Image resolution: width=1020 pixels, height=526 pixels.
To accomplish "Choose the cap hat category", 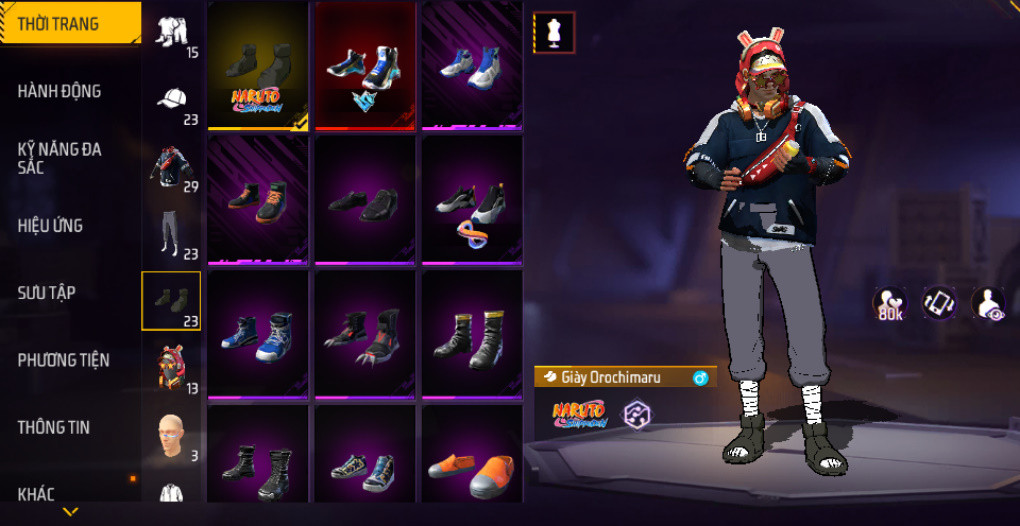I will [x=172, y=100].
